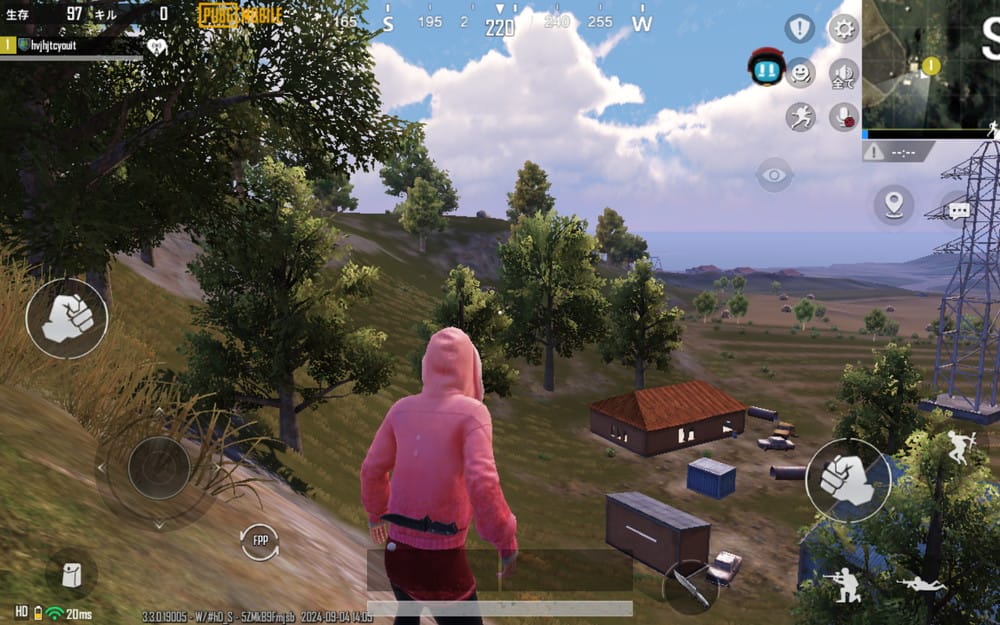Toggle the eye free-look button
The height and width of the screenshot is (625, 1000).
coord(774,175)
